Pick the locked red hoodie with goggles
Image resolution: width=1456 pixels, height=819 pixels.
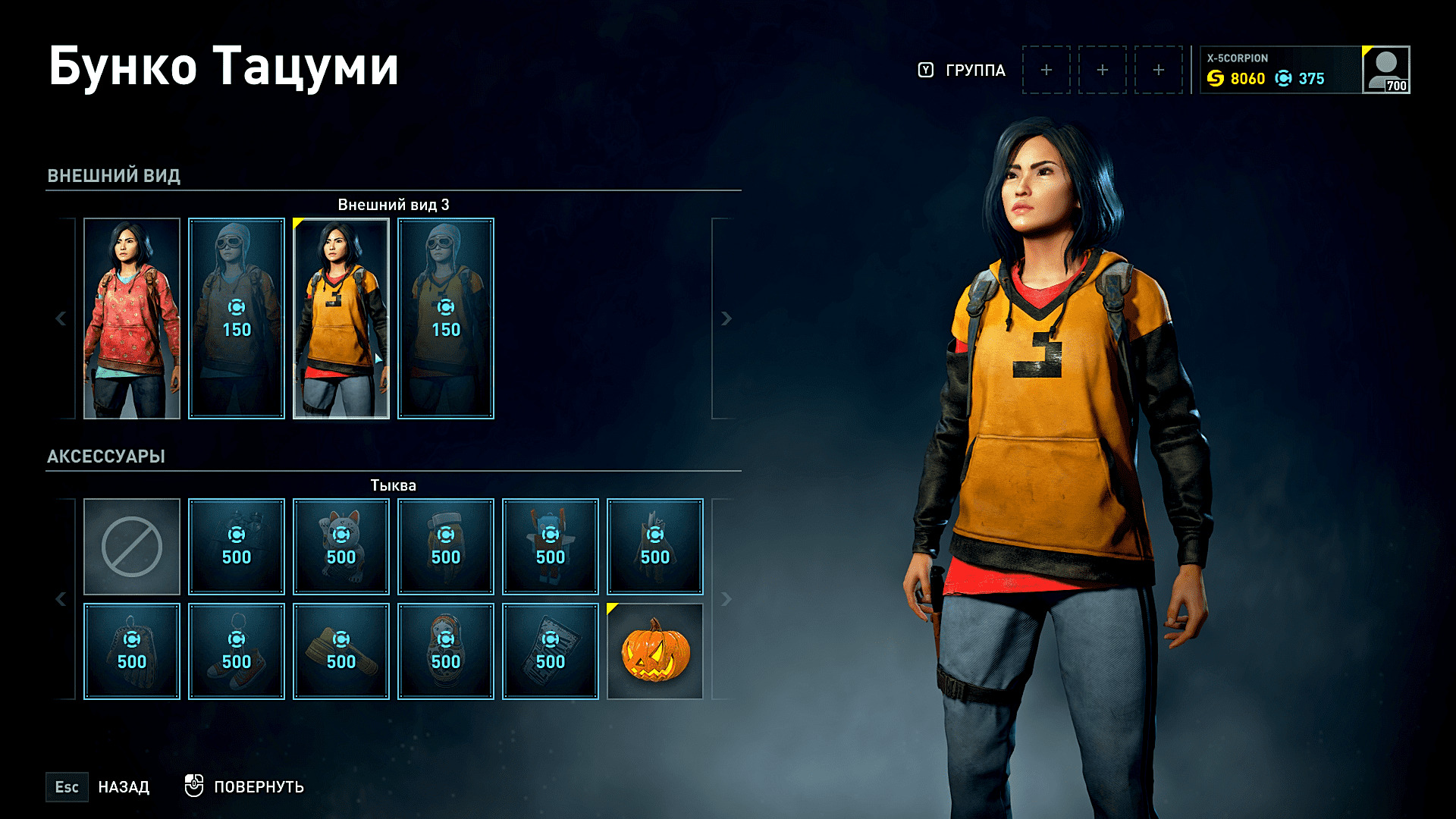[237, 318]
